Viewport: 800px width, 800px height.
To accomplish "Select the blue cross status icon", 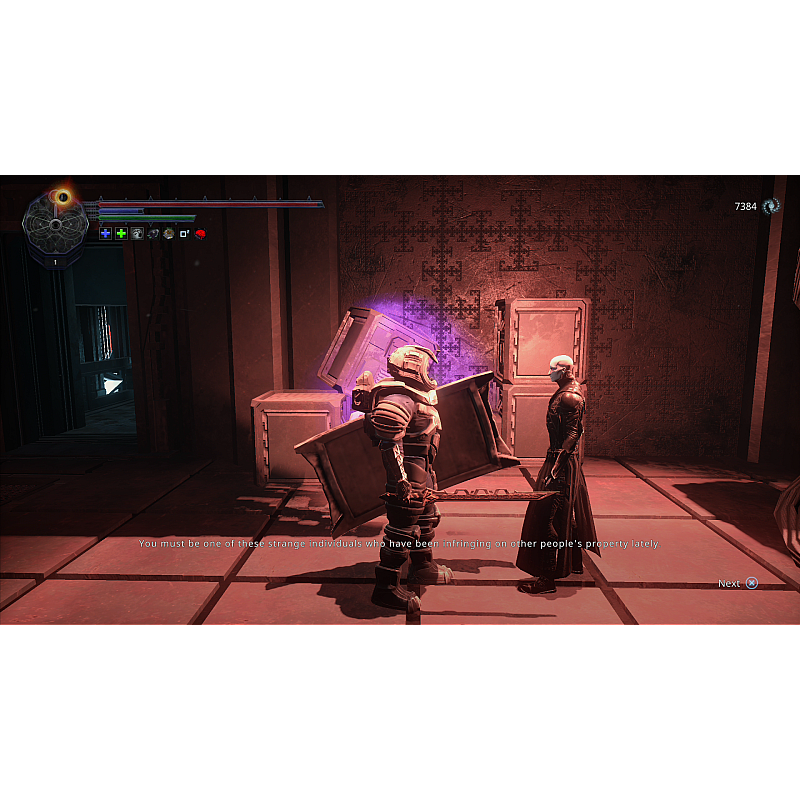I will point(105,233).
